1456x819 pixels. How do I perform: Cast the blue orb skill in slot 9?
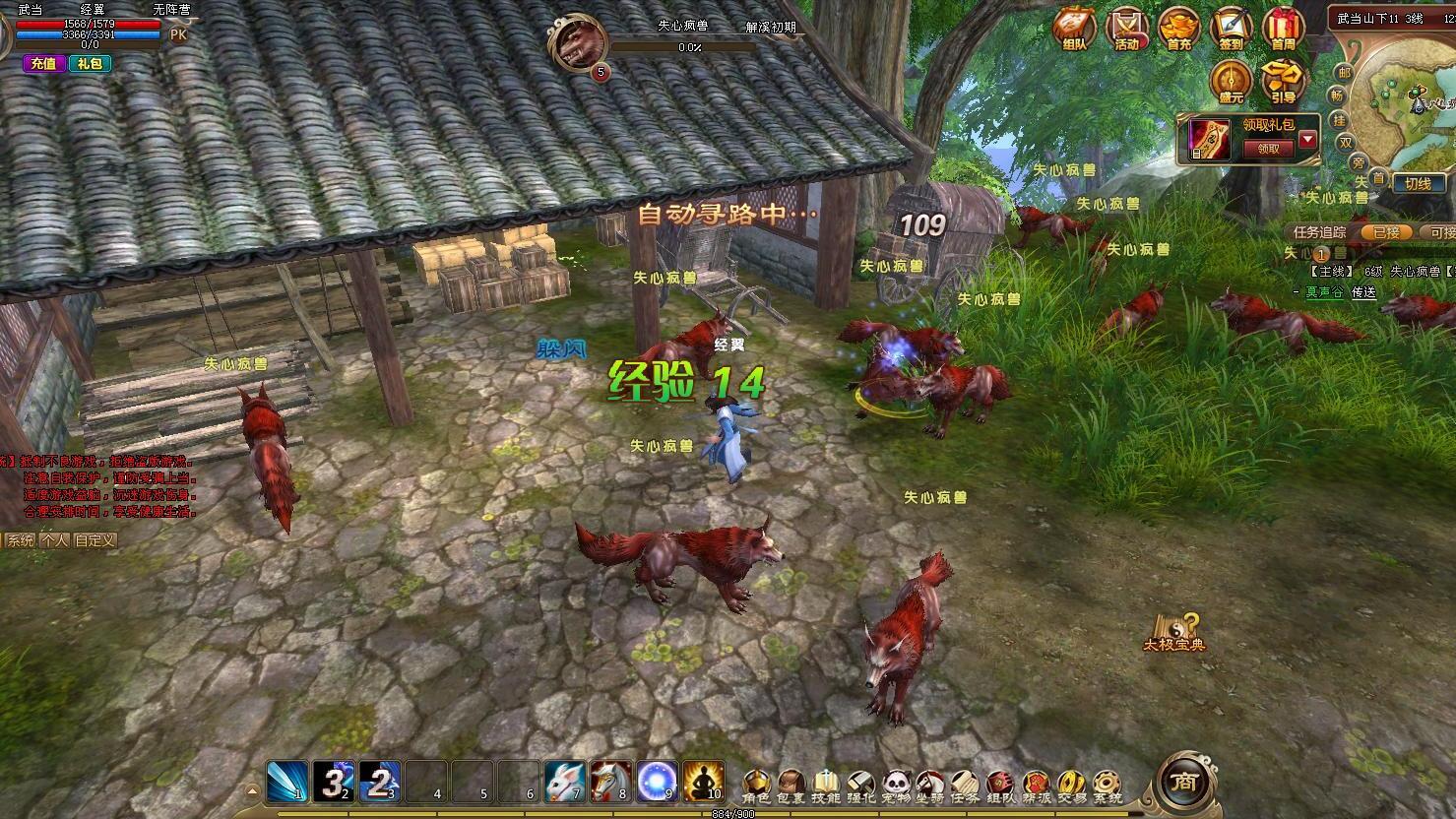(x=657, y=781)
